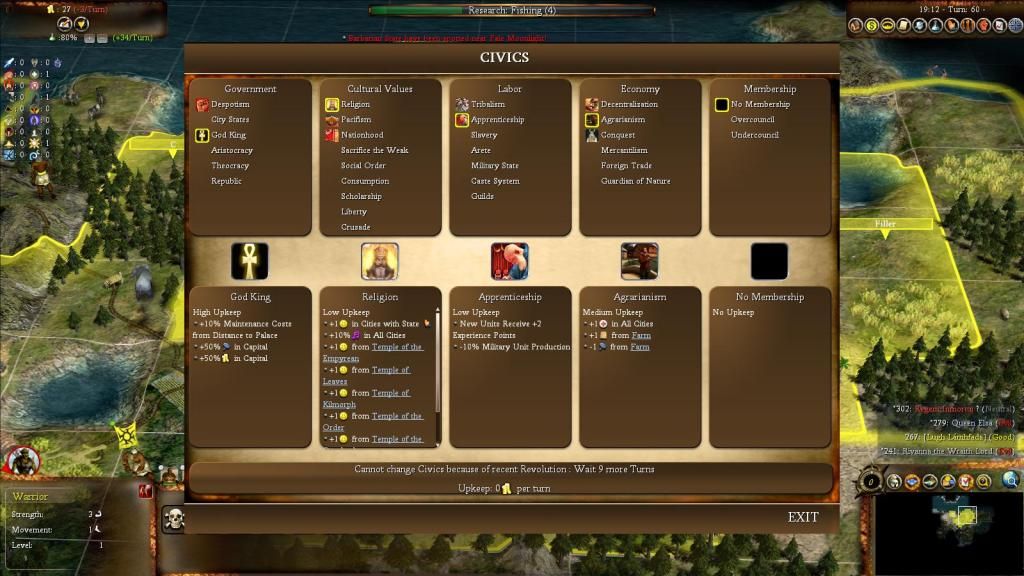The image size is (1024, 576).
Task: Choose Overcouncil membership
Action: (x=752, y=119)
